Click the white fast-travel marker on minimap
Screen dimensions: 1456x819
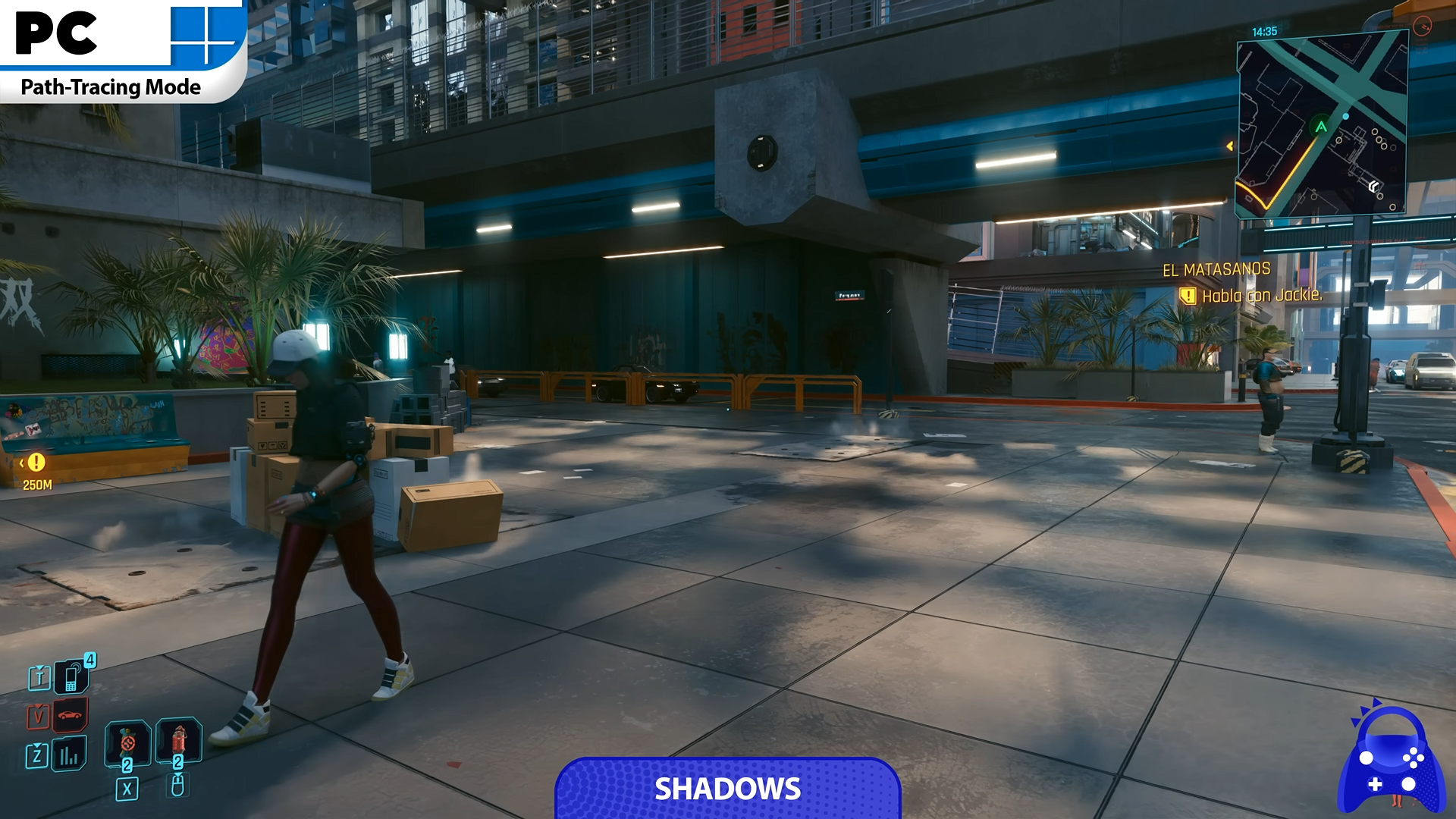[1373, 187]
